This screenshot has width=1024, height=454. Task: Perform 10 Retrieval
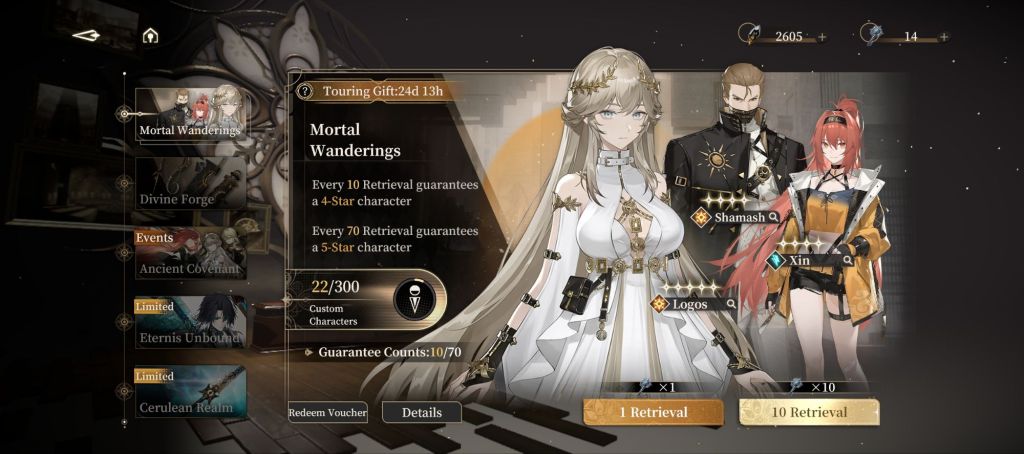(x=809, y=412)
